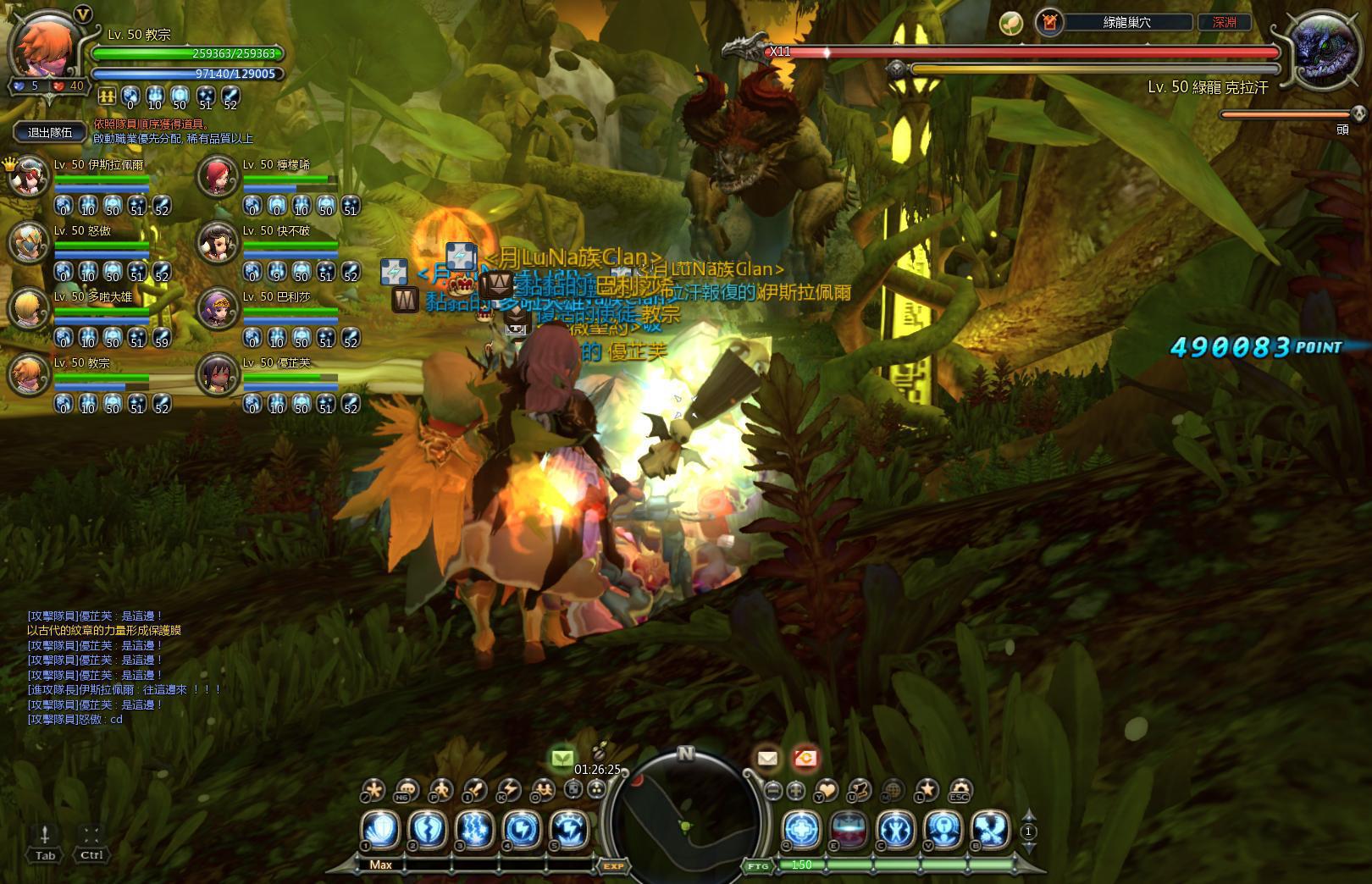Select party member 優芷芙's portrait
1372x884 pixels.
[x=218, y=375]
